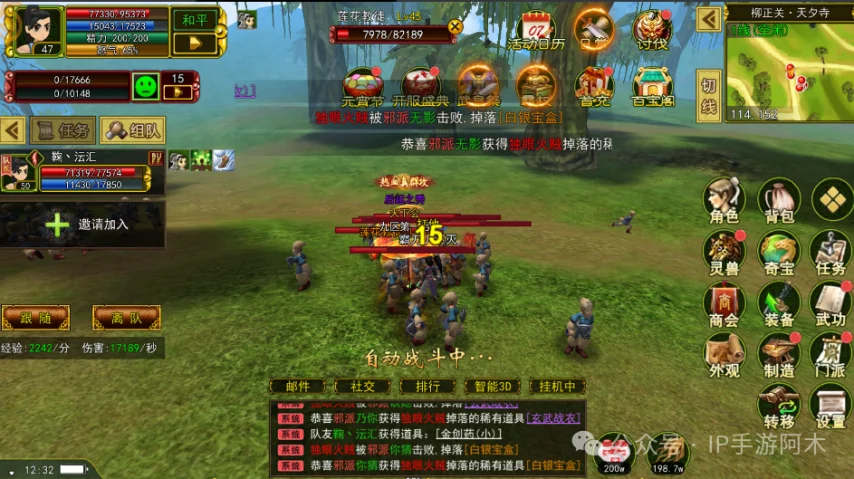Image resolution: width=854 pixels, height=479 pixels.
Task: Switch to the 任务 quest tab
Action: coord(63,130)
